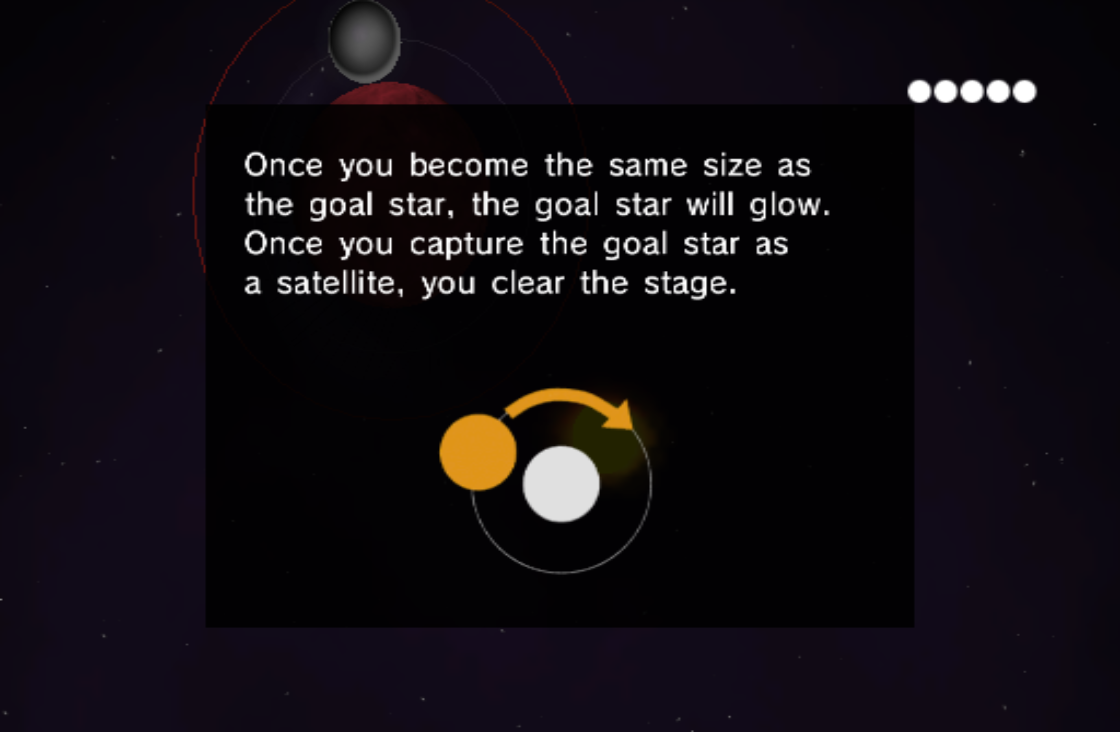Dismiss the goal star tutorial panel

pos(559,365)
